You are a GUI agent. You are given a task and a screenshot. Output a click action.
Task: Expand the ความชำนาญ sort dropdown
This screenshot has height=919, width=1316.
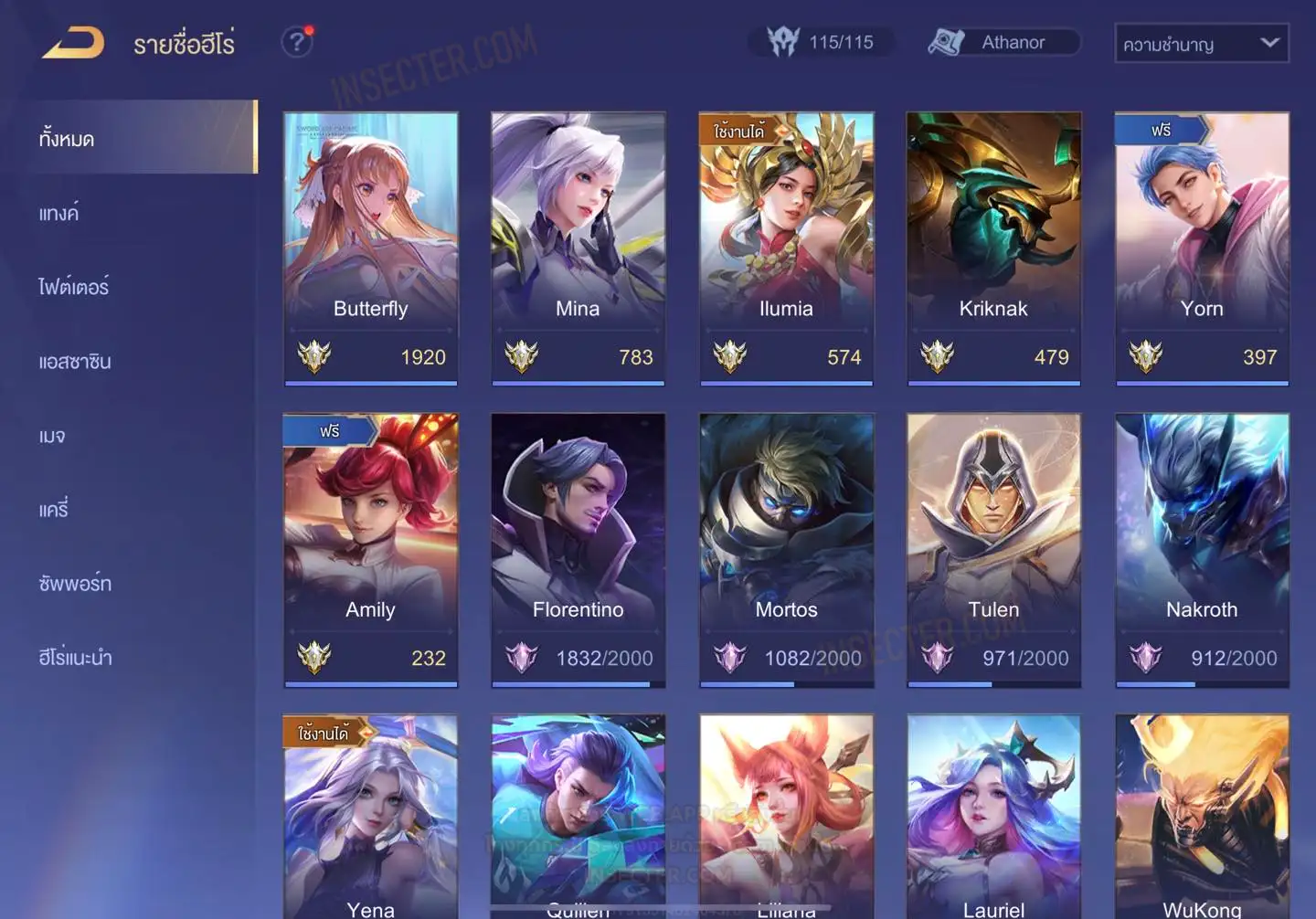pyautogui.click(x=1201, y=43)
